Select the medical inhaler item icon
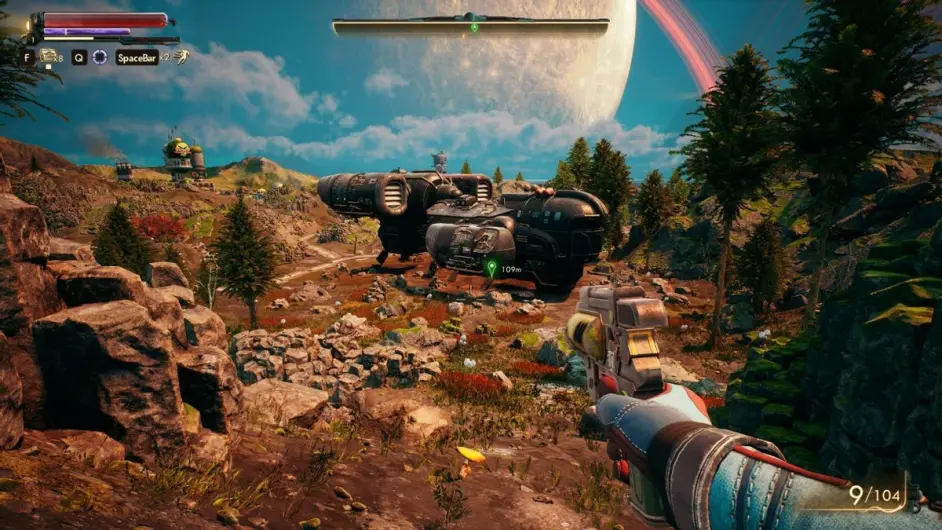 (x=49, y=57)
